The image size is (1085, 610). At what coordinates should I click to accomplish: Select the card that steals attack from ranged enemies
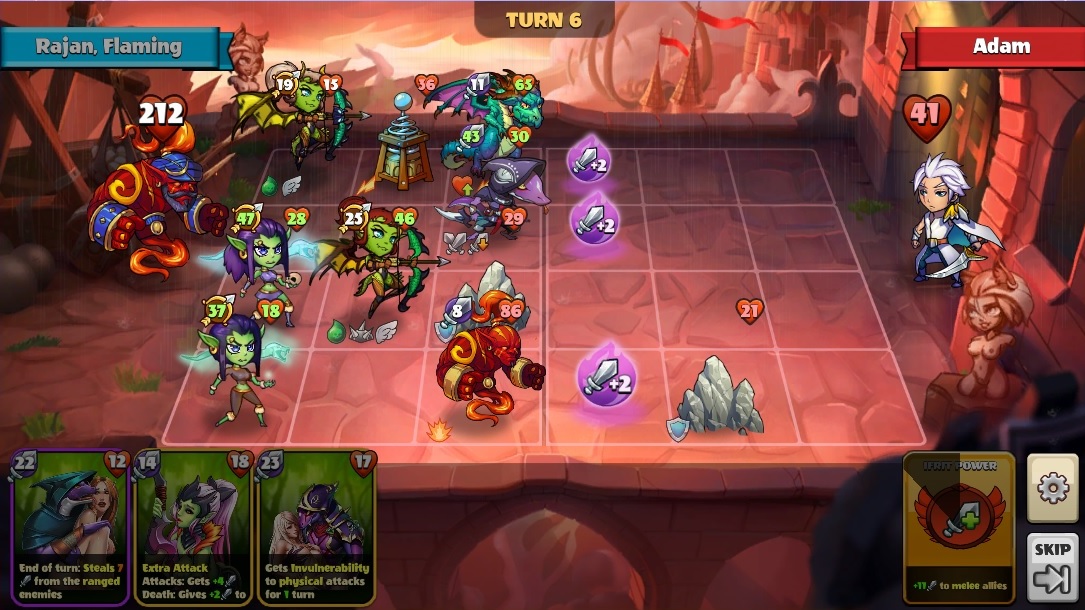tap(70, 527)
